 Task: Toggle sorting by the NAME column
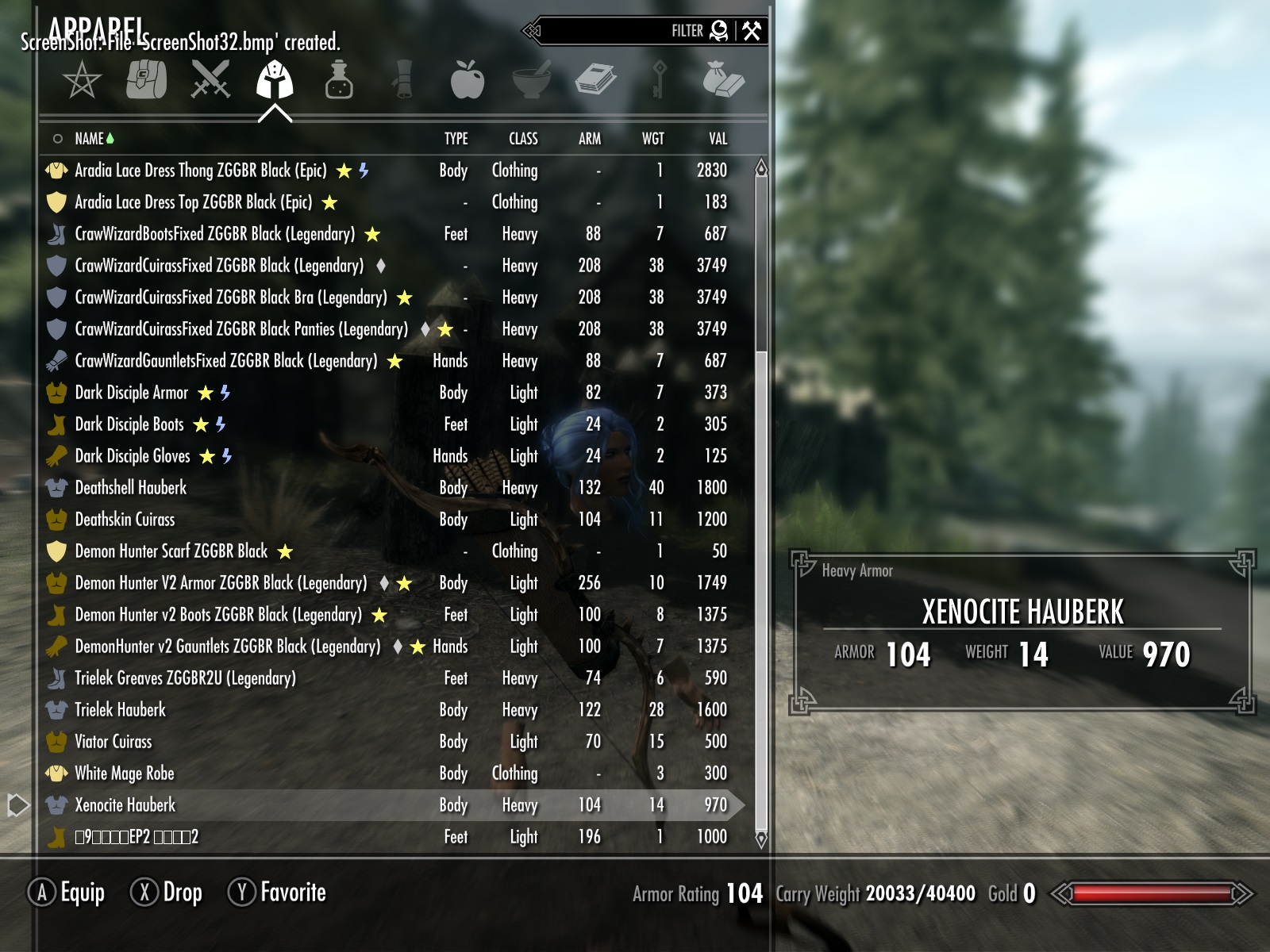click(90, 138)
